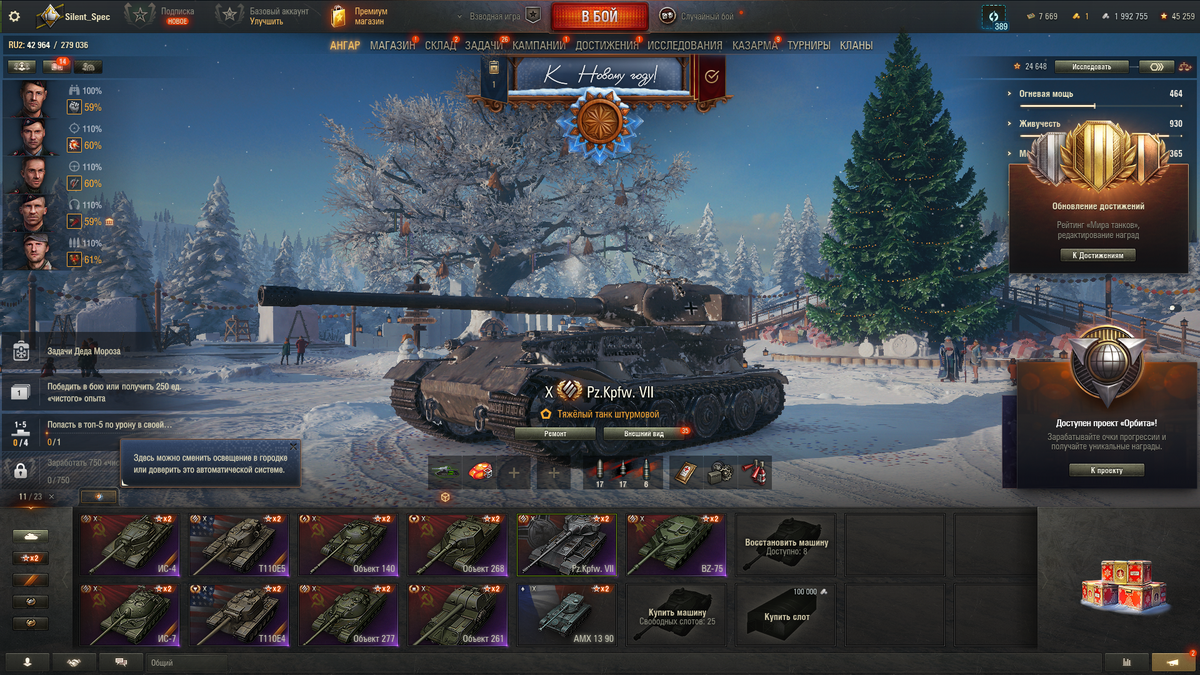Viewport: 1200px width, 675px height.
Task: Select the ИС-4 tank in carousel
Action: (x=130, y=545)
